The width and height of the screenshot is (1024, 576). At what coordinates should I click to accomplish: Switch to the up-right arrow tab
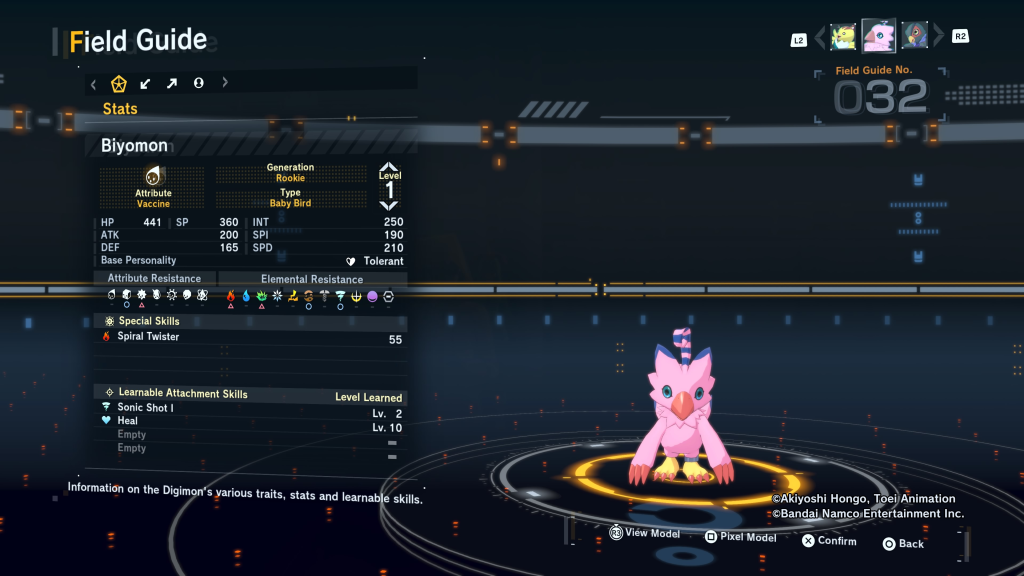172,83
